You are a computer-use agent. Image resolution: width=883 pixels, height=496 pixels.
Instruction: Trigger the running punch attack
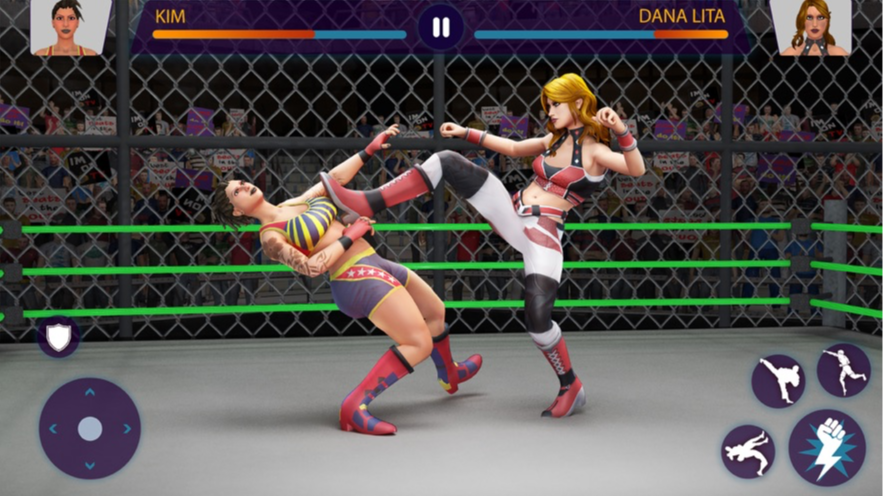[843, 370]
